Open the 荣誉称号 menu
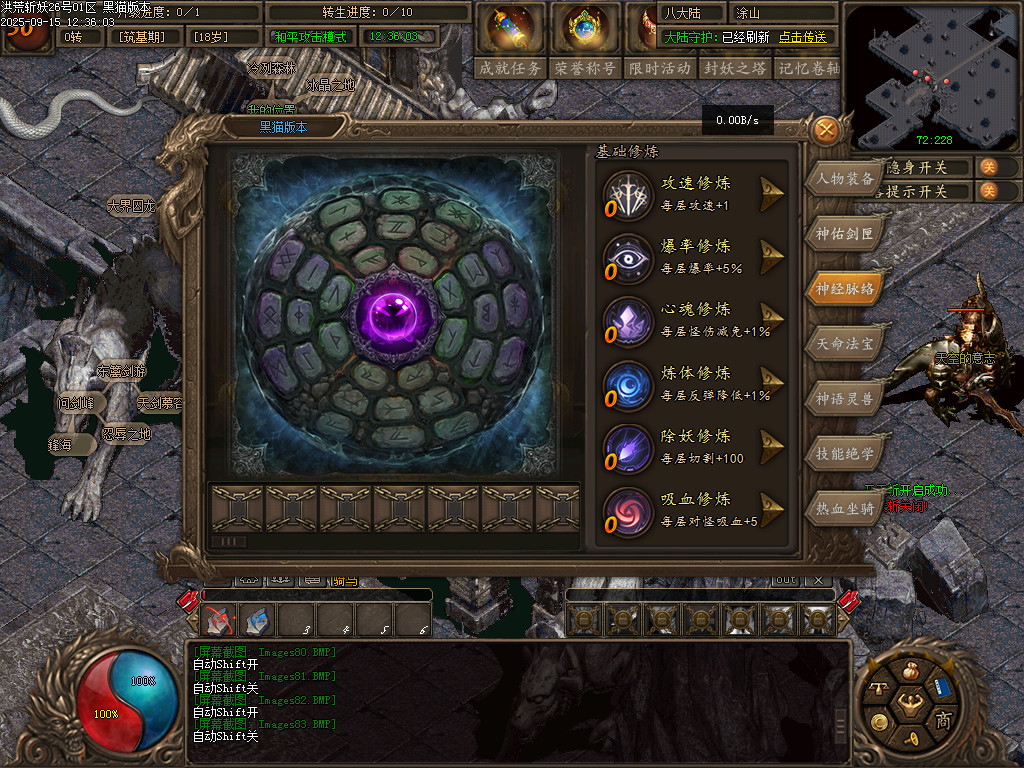 tap(585, 68)
